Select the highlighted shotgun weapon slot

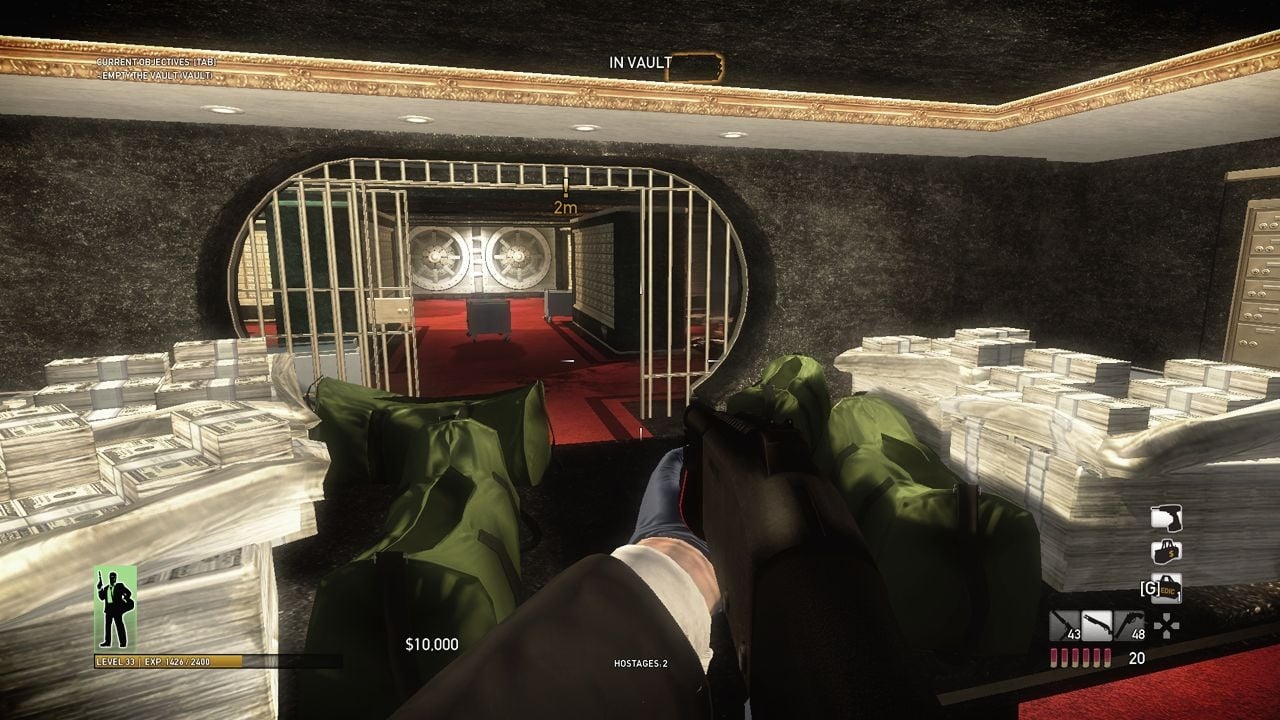coord(1097,624)
